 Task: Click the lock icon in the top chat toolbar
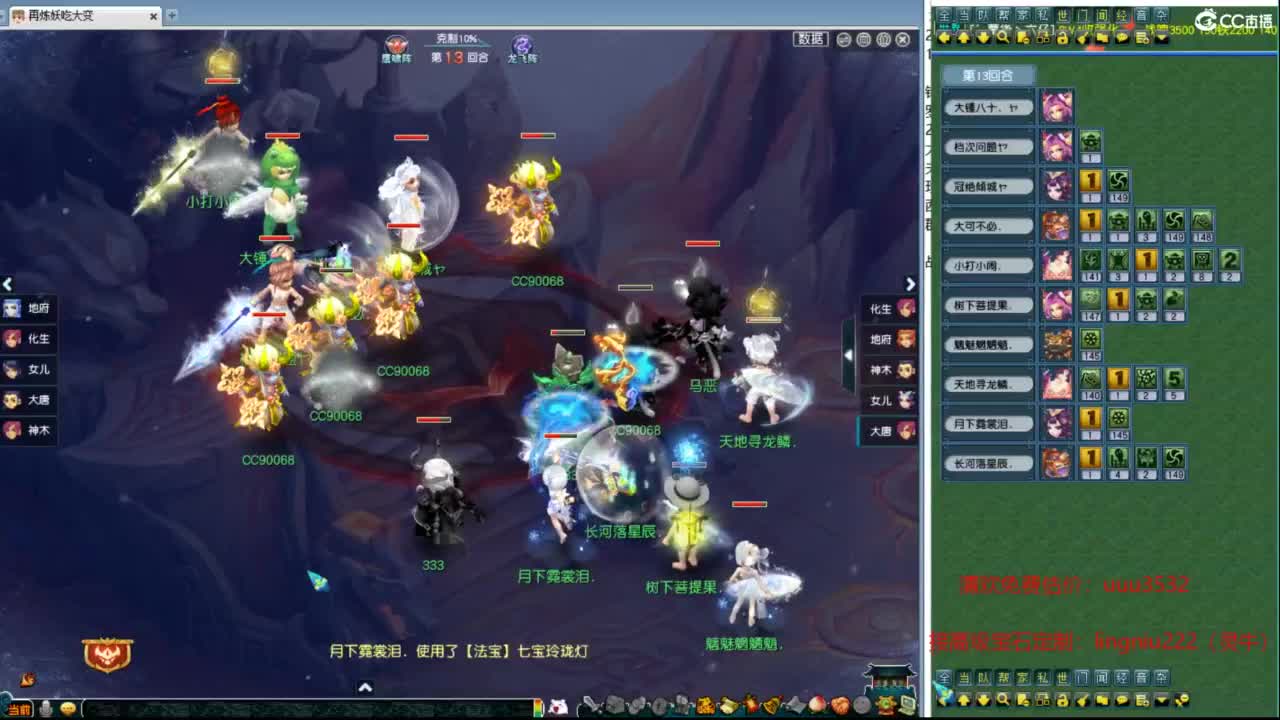[x=1063, y=36]
